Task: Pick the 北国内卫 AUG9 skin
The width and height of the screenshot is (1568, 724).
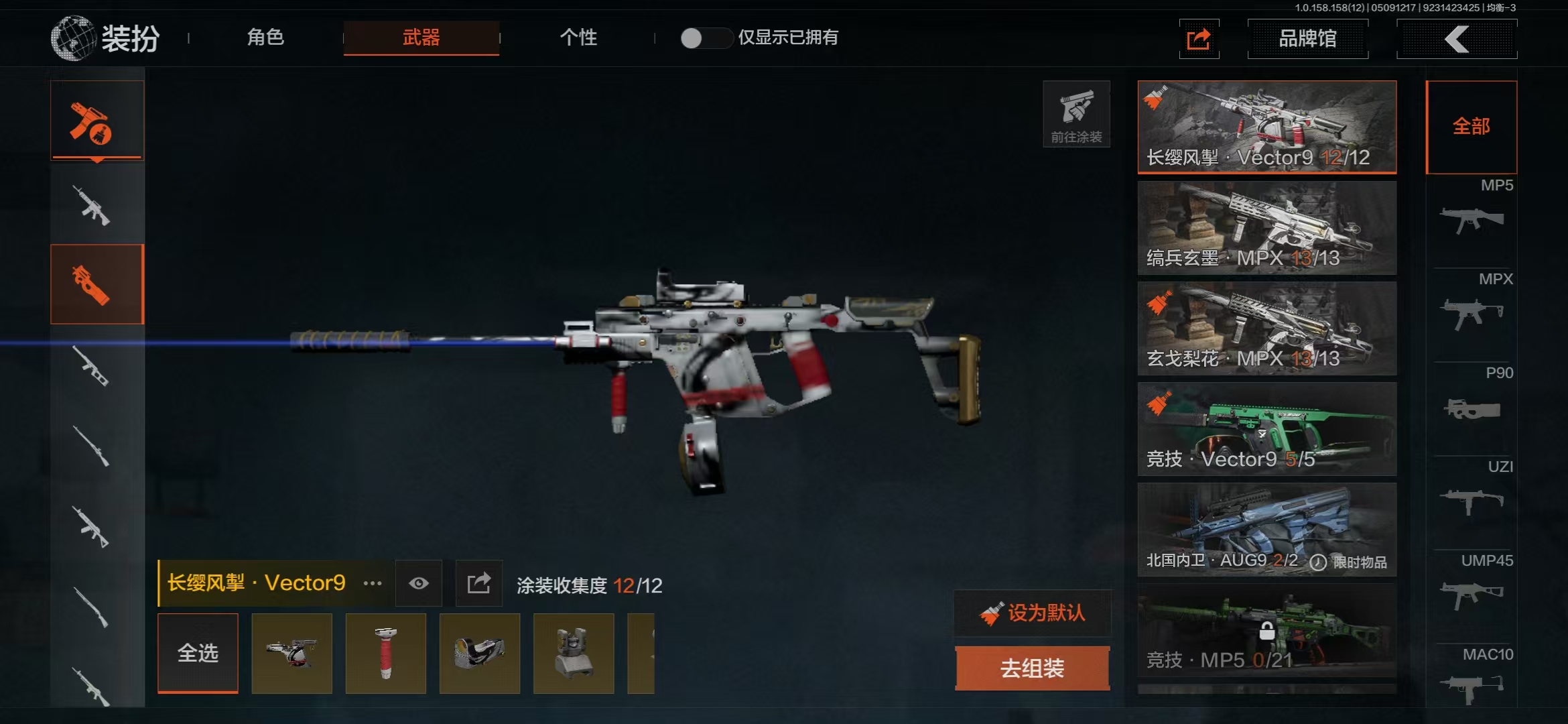Action: (1266, 530)
